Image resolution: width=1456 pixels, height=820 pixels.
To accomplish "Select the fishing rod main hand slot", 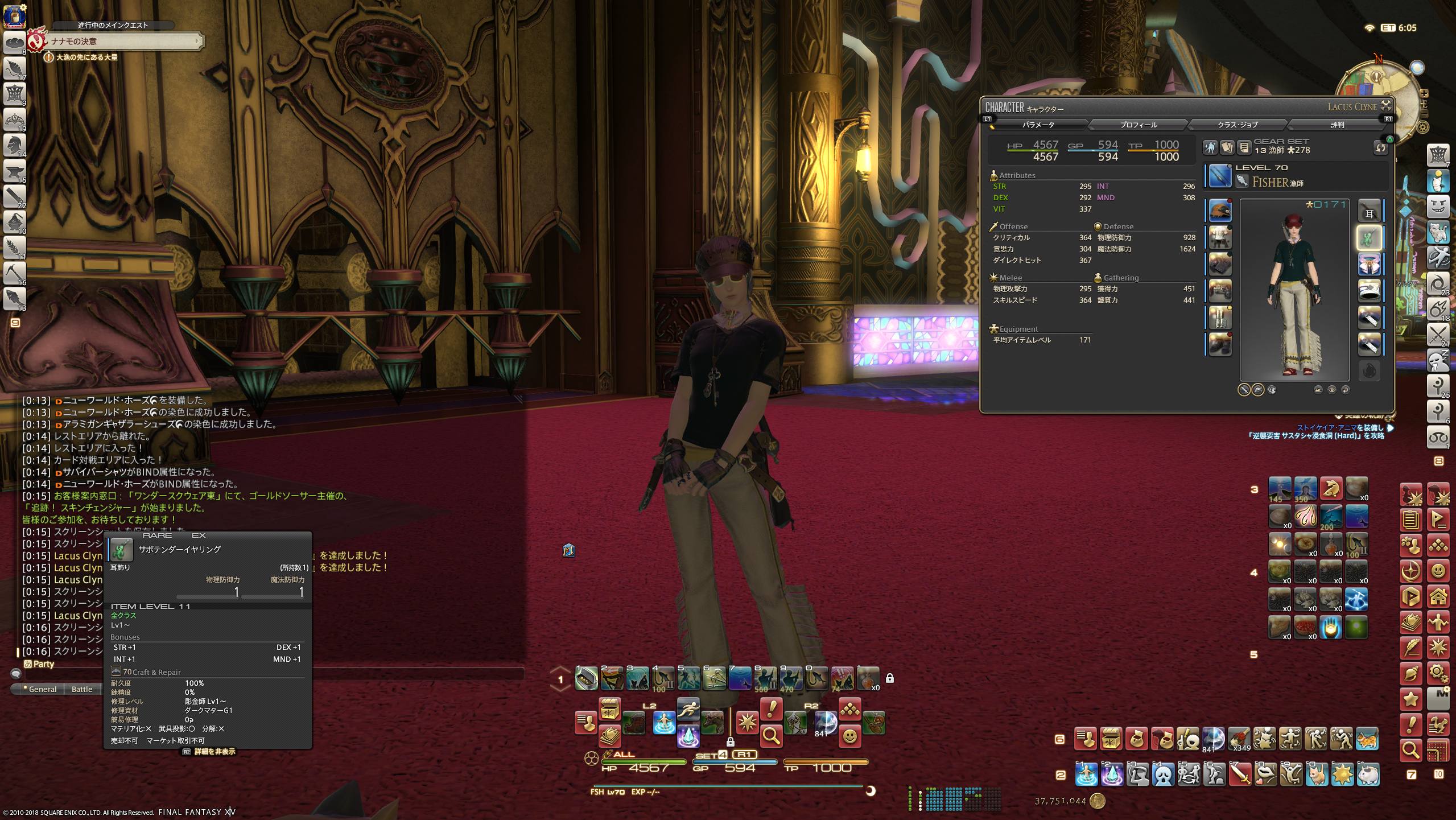I will click(x=1219, y=176).
